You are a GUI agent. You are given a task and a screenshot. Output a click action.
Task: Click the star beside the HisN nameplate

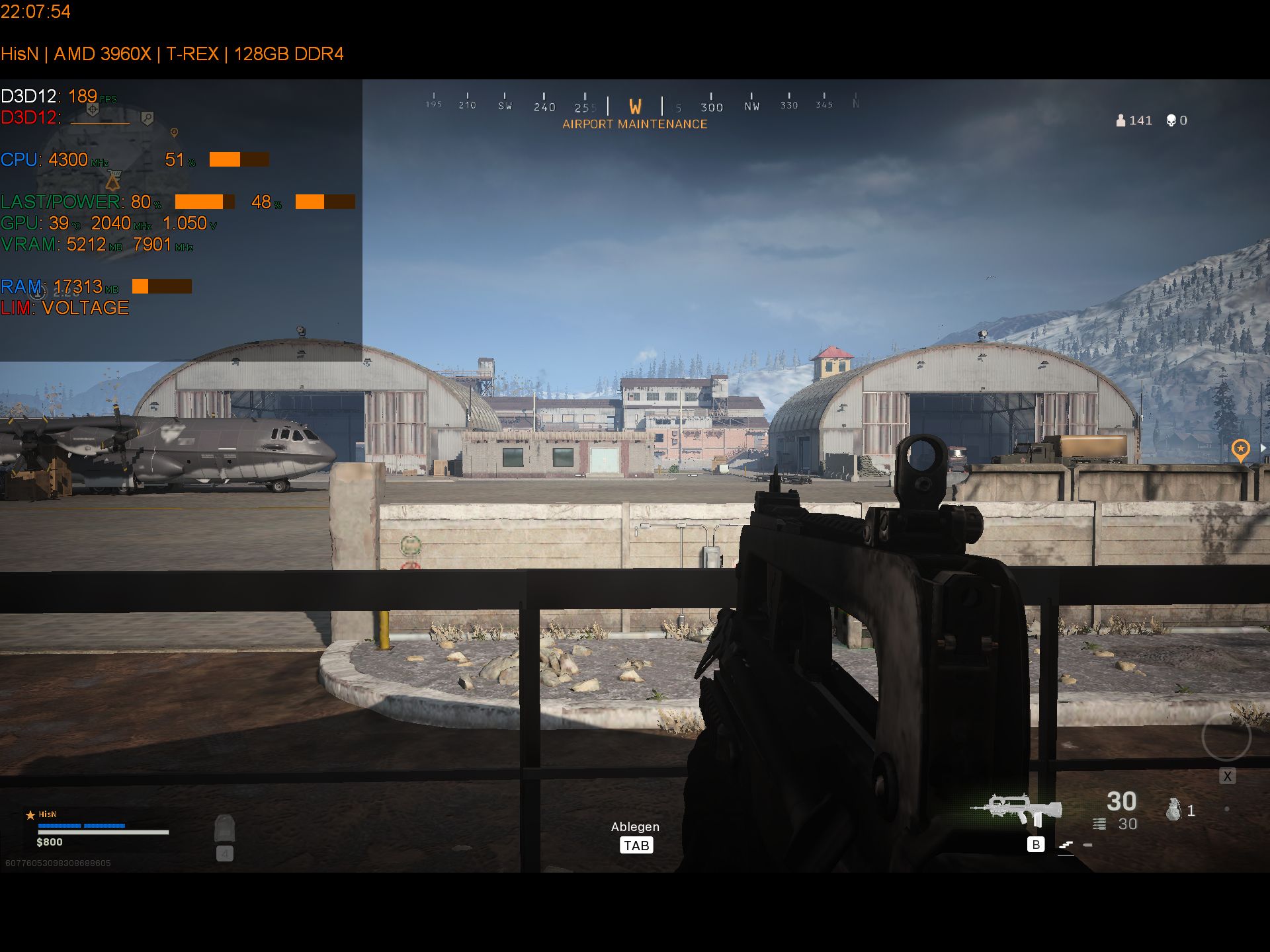[x=30, y=815]
